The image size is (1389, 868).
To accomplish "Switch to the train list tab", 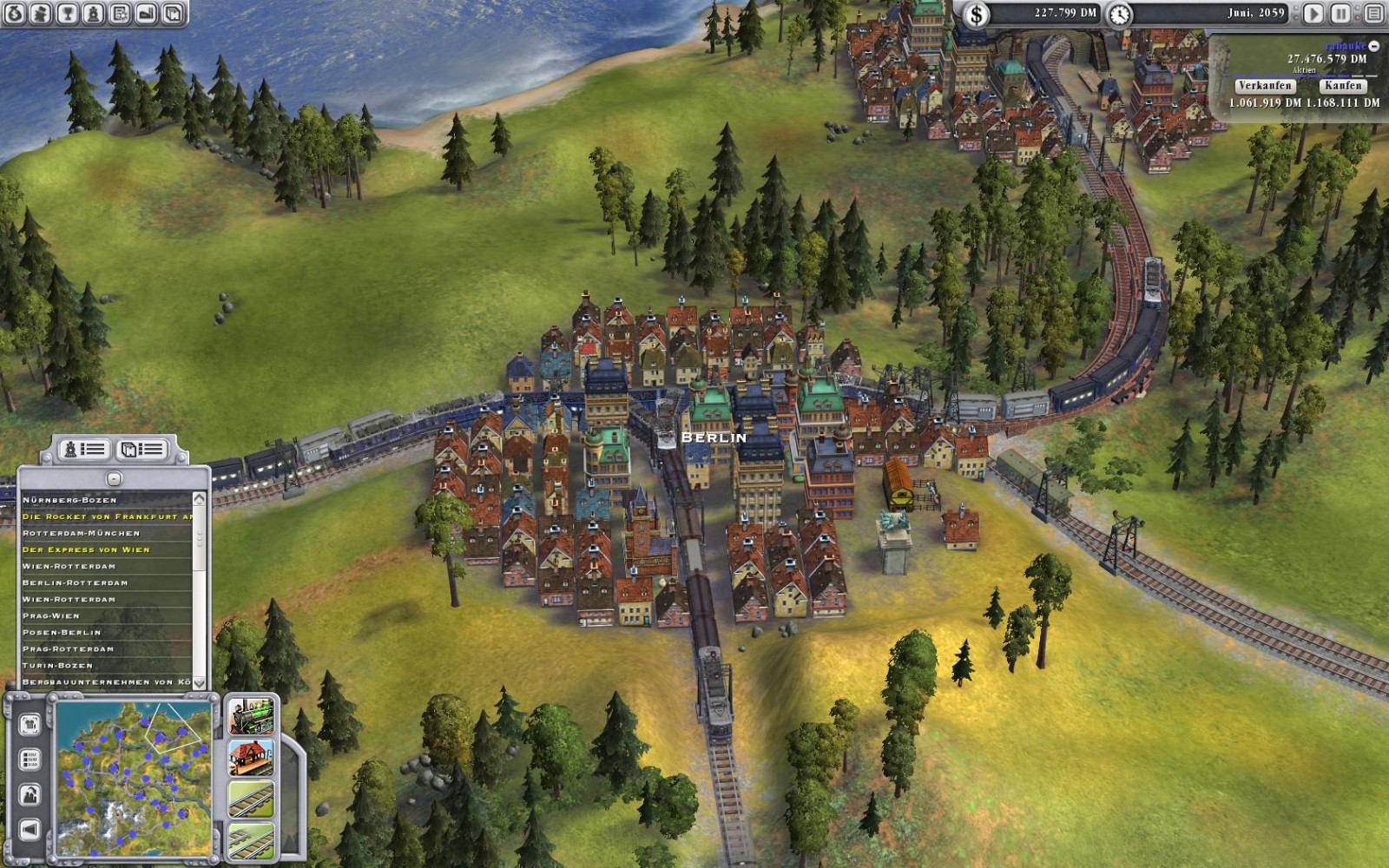I will pyautogui.click(x=85, y=449).
